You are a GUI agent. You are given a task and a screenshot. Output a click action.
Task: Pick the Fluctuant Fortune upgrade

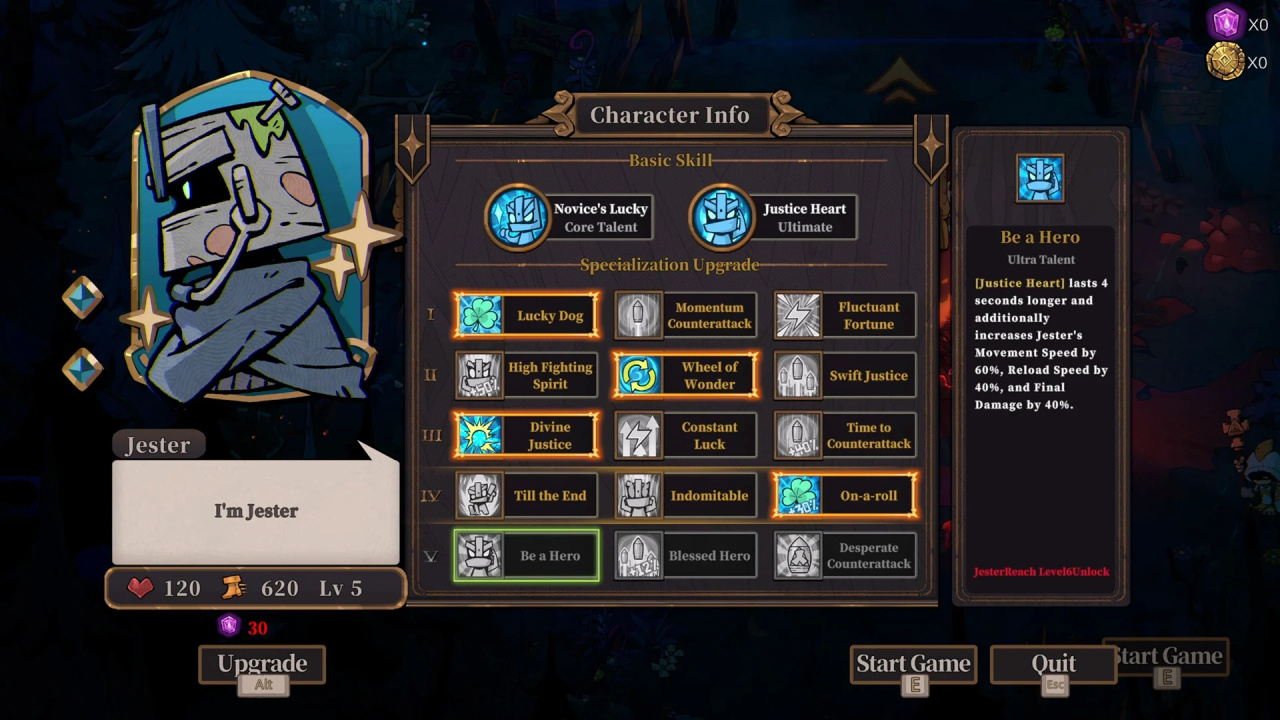845,316
